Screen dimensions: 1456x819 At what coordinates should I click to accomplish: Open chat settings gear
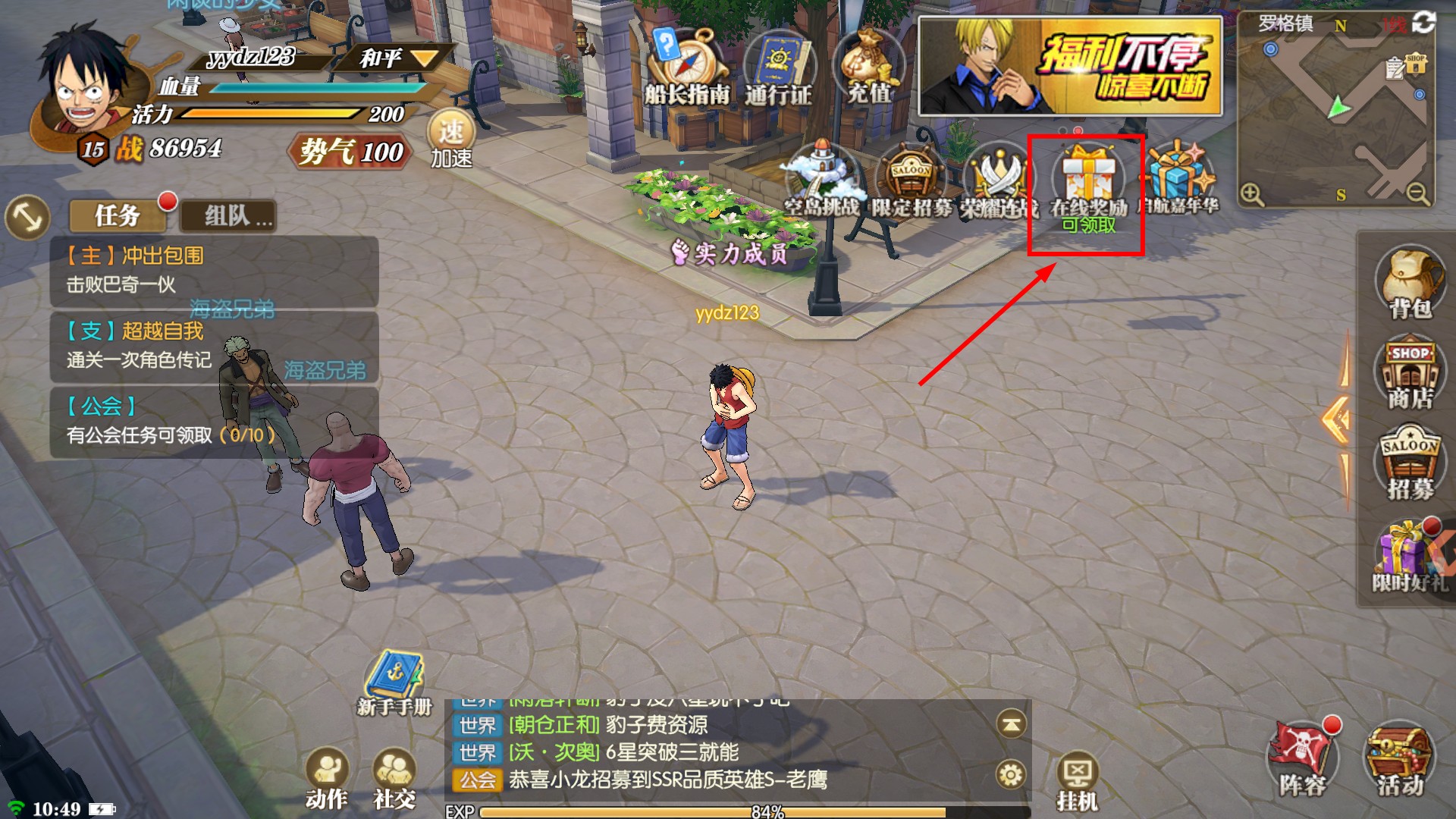(1010, 775)
